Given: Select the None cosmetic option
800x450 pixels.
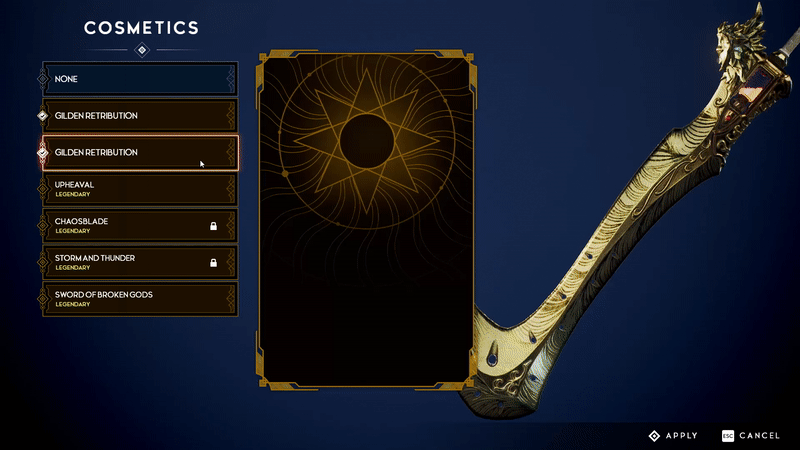Looking at the screenshot, I should (138, 79).
